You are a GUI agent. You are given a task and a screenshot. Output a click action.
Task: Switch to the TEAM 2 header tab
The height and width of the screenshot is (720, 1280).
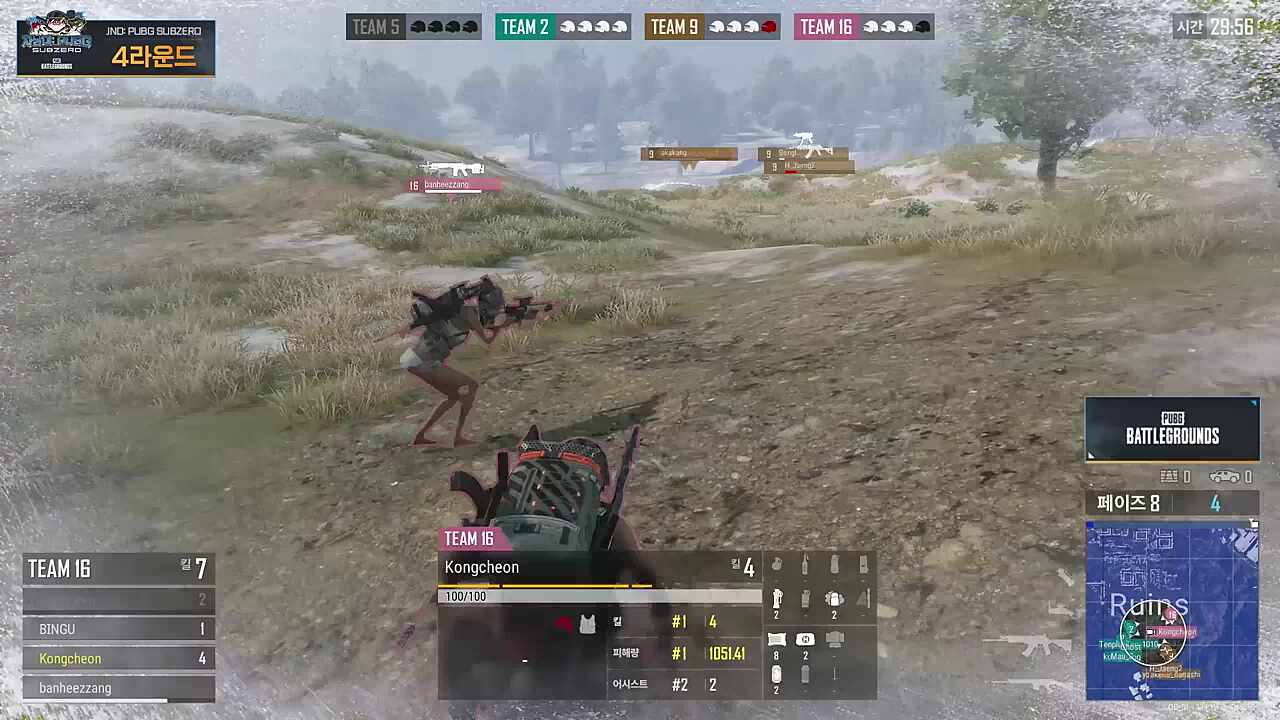[525, 27]
